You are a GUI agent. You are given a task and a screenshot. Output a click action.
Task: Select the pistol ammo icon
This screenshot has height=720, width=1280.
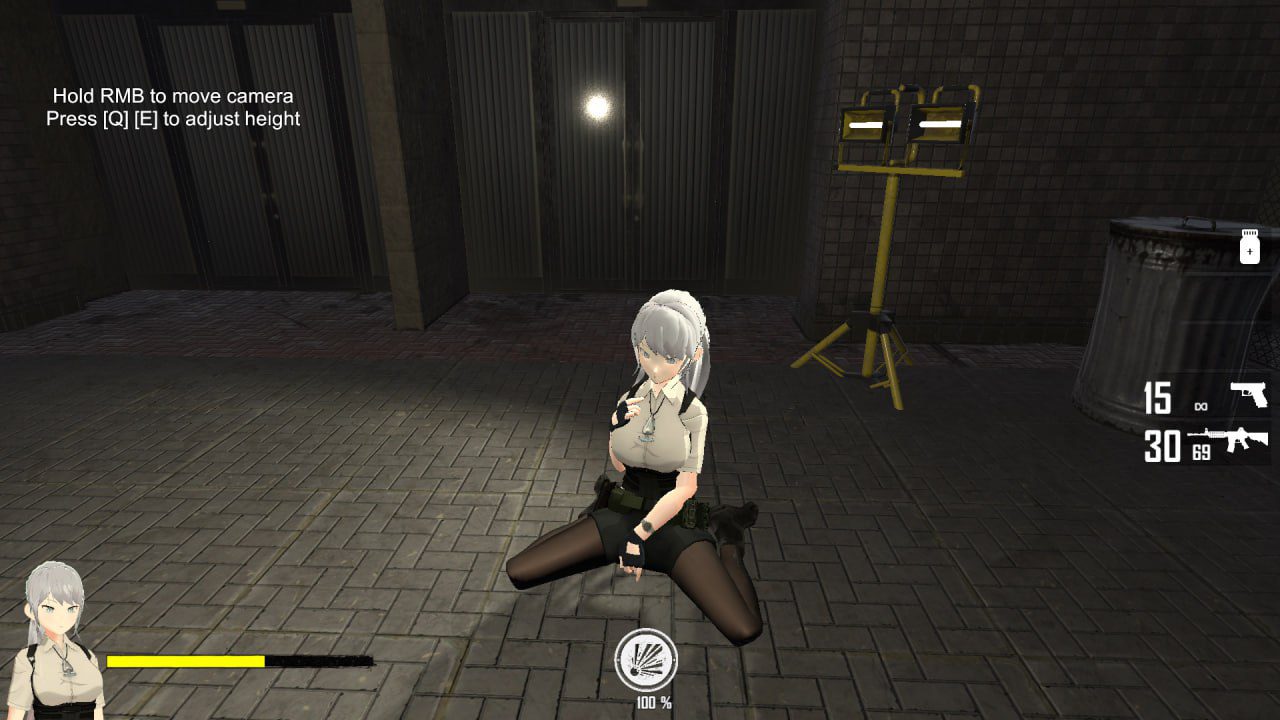pos(1248,393)
